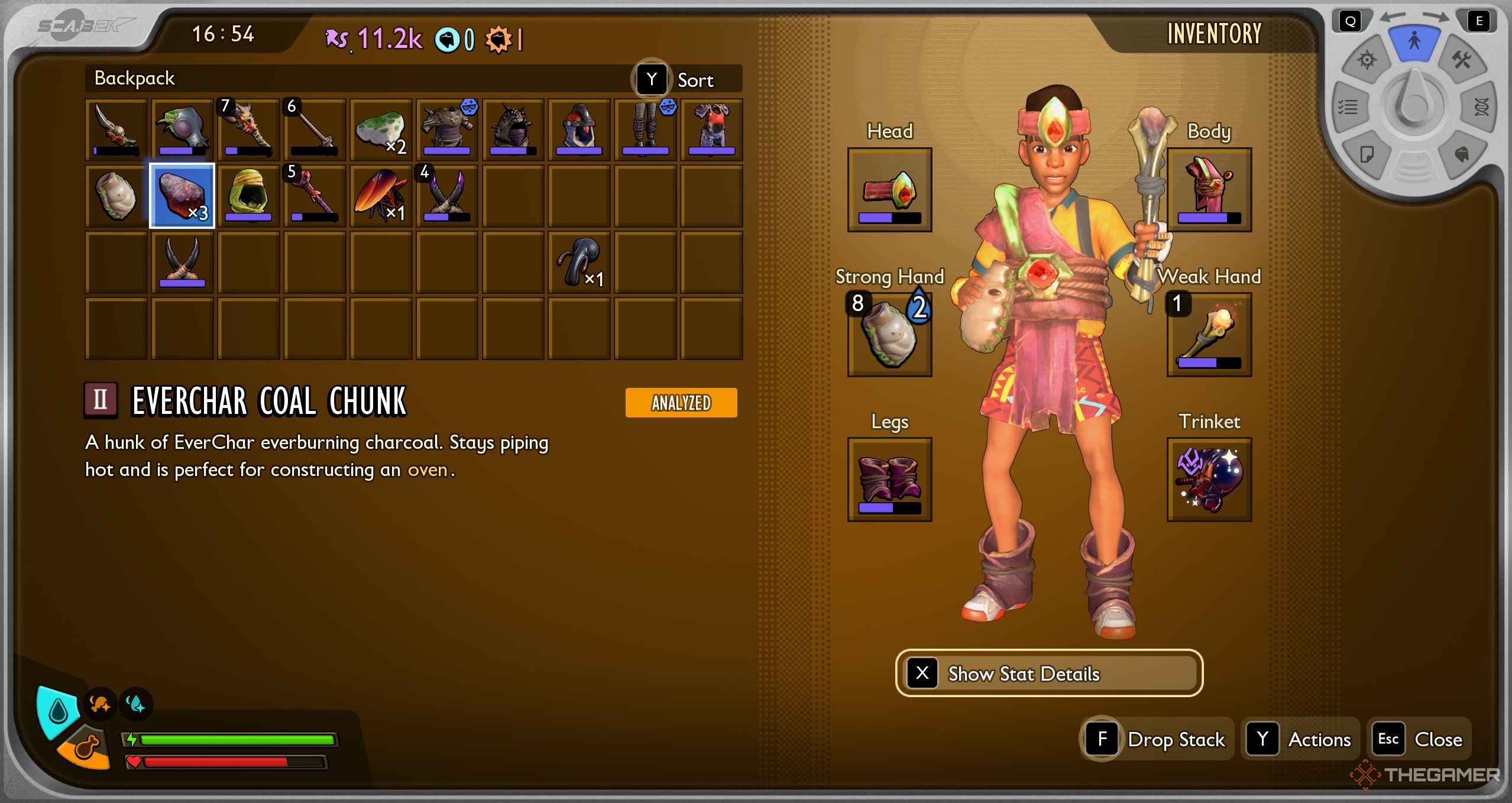
Task: Pick the red beetle wing item
Action: pyautogui.click(x=381, y=196)
